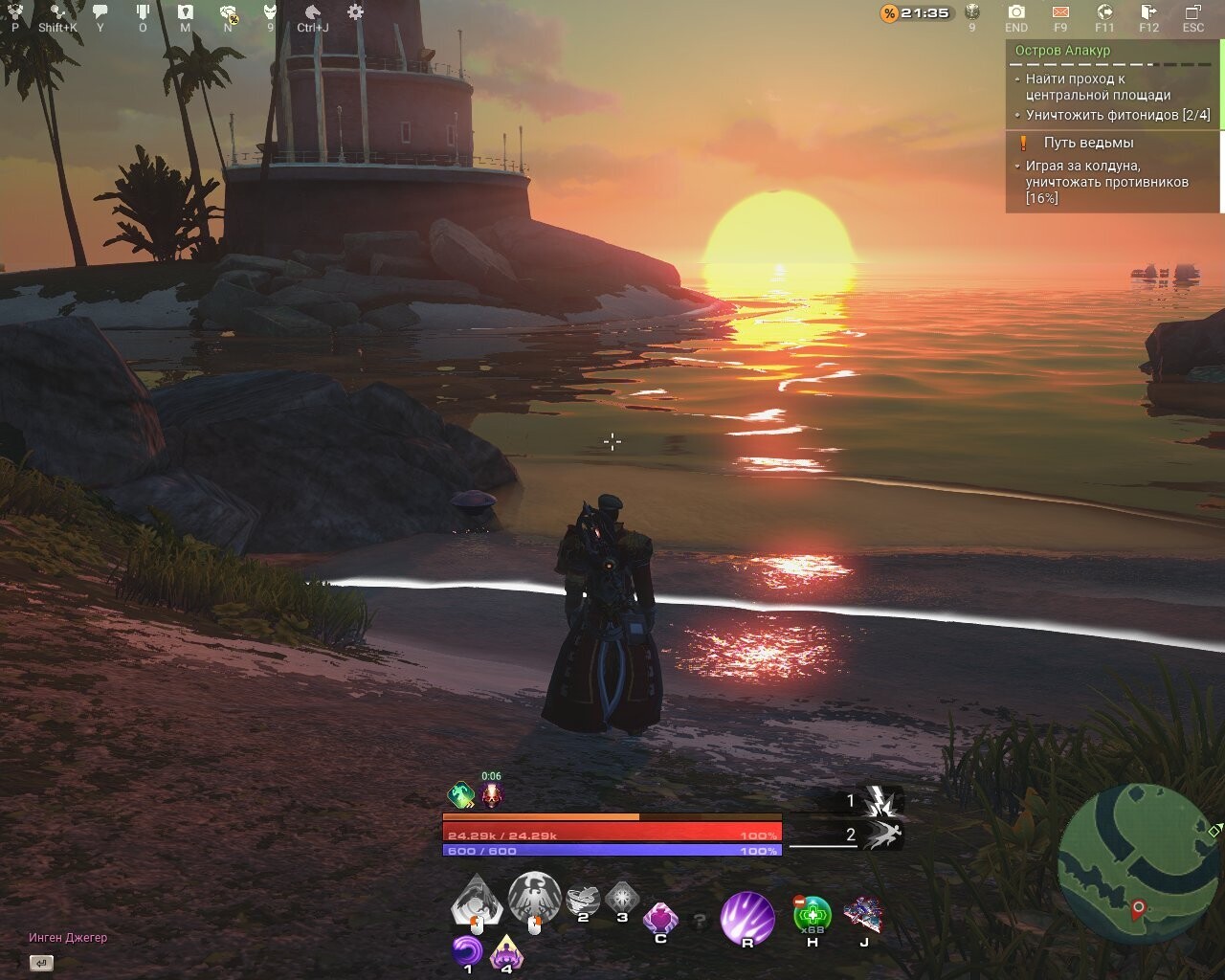1225x980 pixels.
Task: Open the world map (M icon)
Action: pos(186,11)
